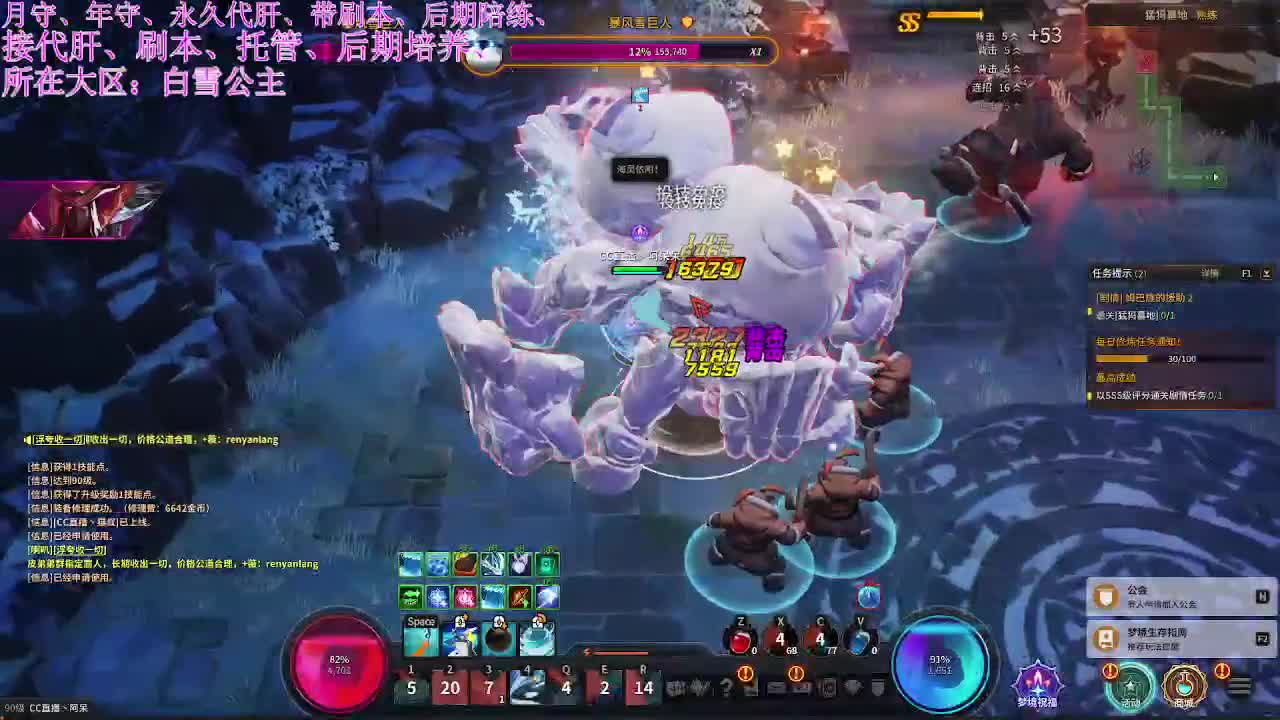
Task: Click the first buff icon in buff bar
Action: click(411, 562)
